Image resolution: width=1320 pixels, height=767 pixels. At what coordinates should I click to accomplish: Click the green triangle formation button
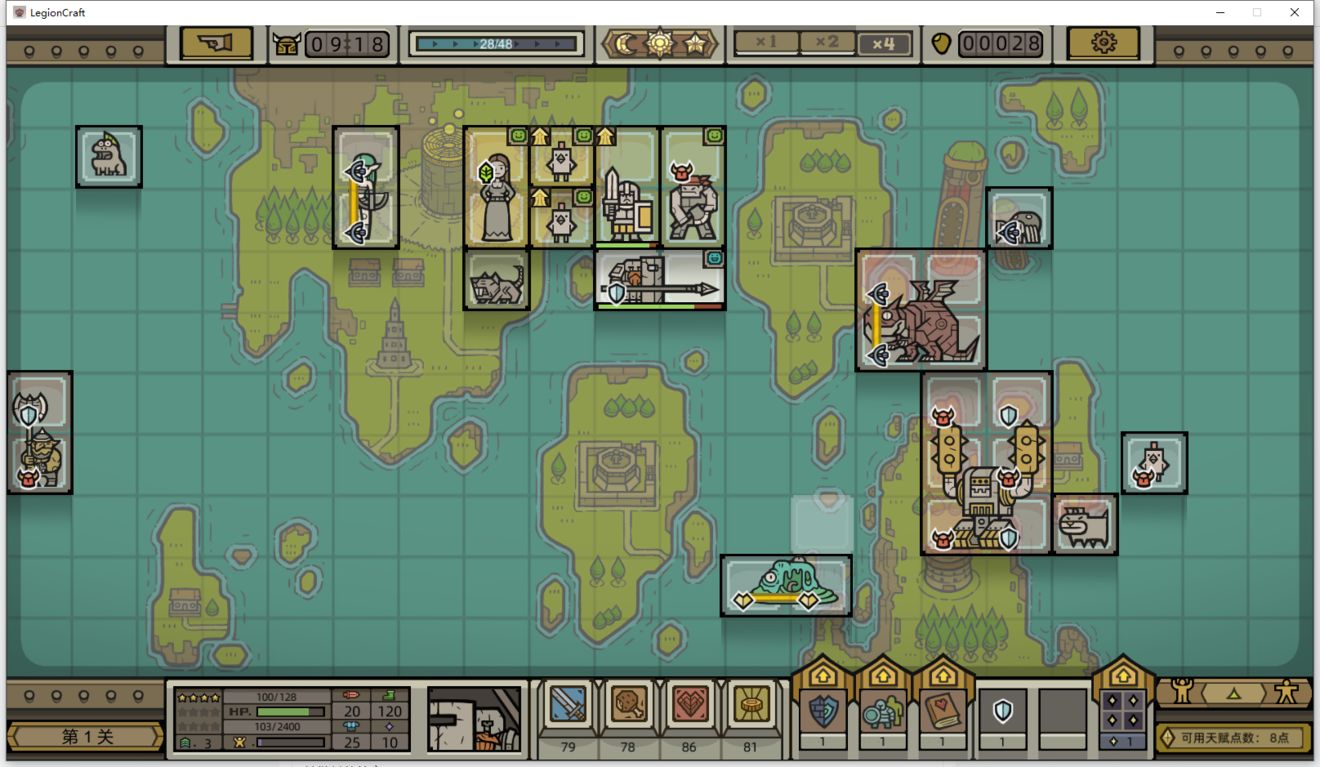point(1233,692)
